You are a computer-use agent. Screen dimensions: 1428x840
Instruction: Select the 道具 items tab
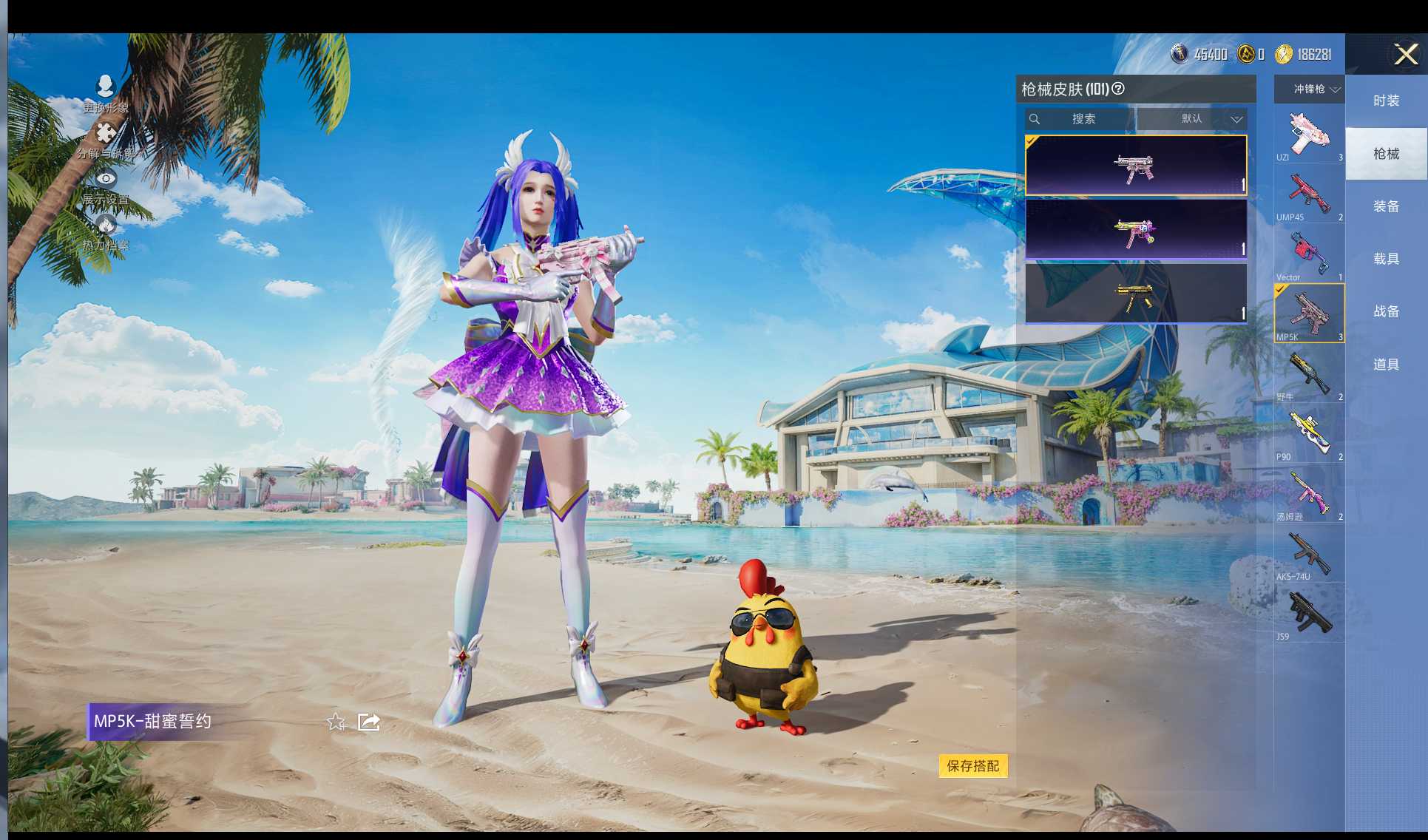1386,365
